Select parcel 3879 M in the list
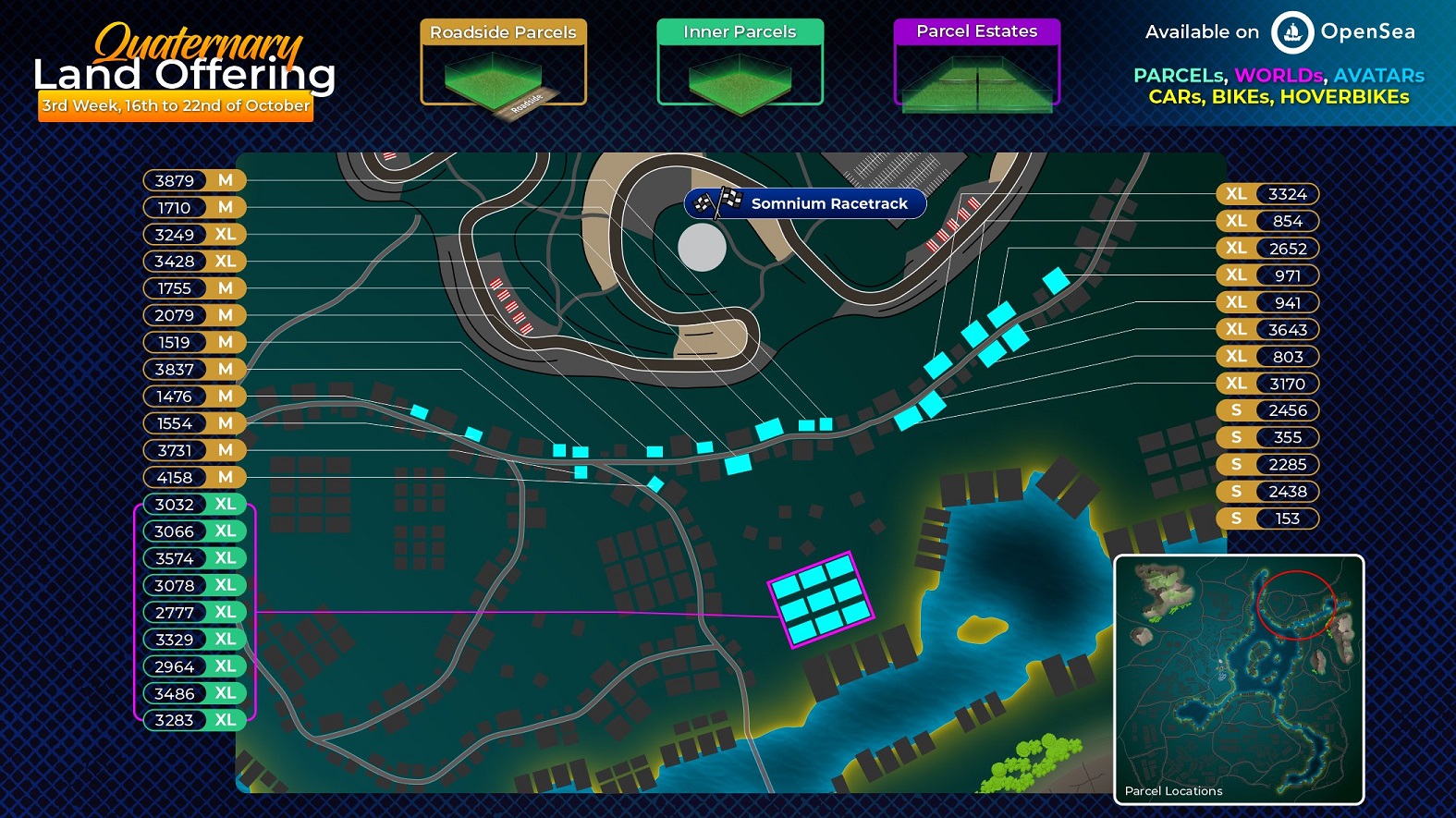This screenshot has height=818, width=1456. (194, 180)
